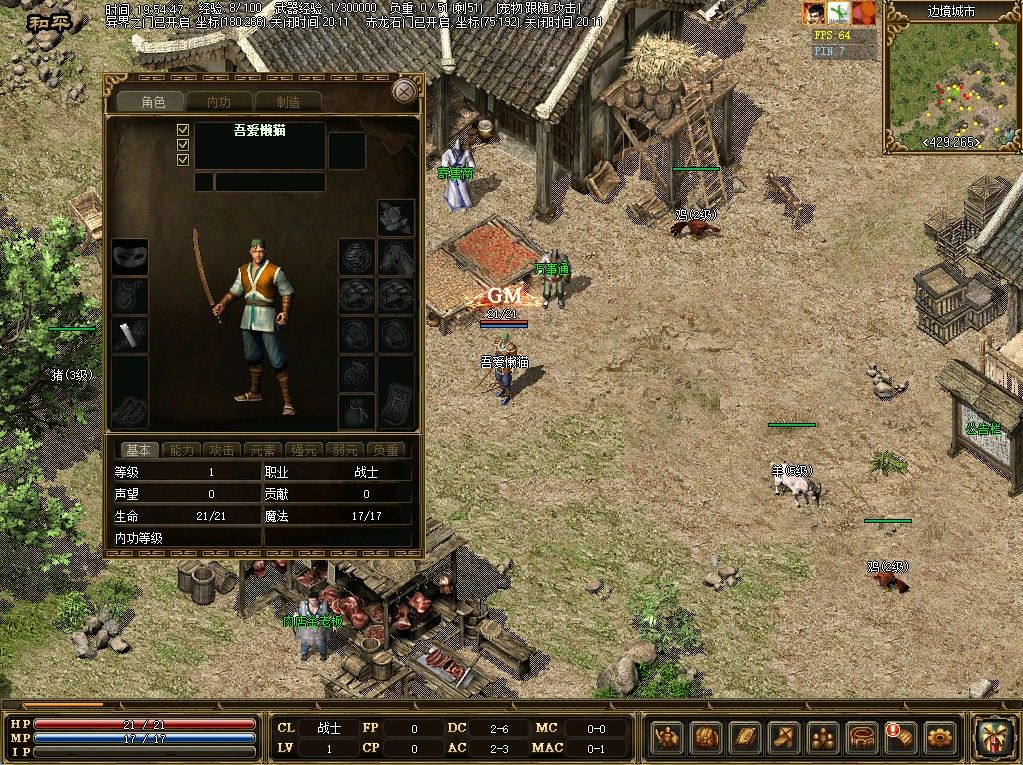
Task: Select the equipped candle item slot
Action: (129, 334)
